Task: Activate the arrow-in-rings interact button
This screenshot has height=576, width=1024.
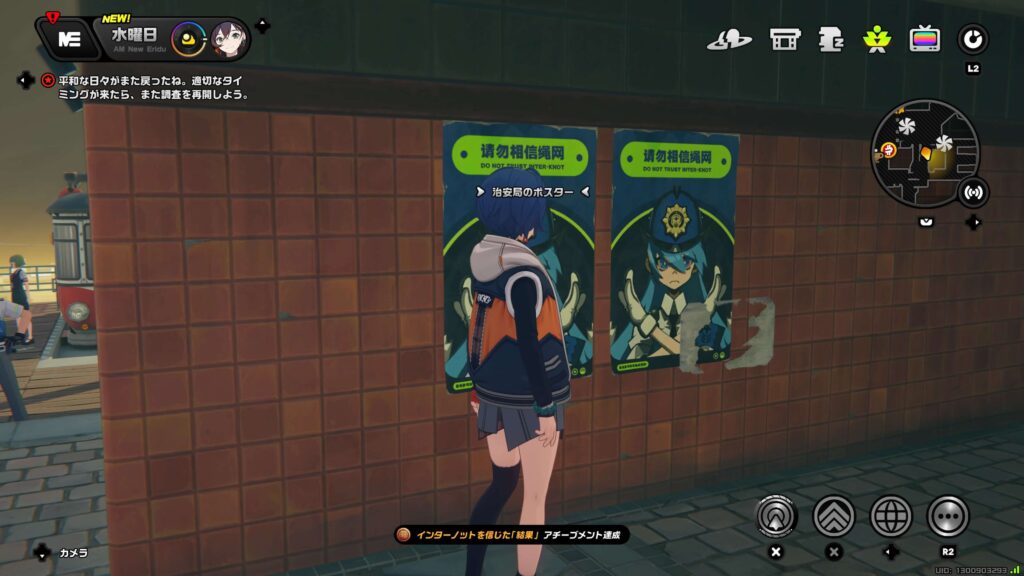Action: pyautogui.click(x=775, y=516)
